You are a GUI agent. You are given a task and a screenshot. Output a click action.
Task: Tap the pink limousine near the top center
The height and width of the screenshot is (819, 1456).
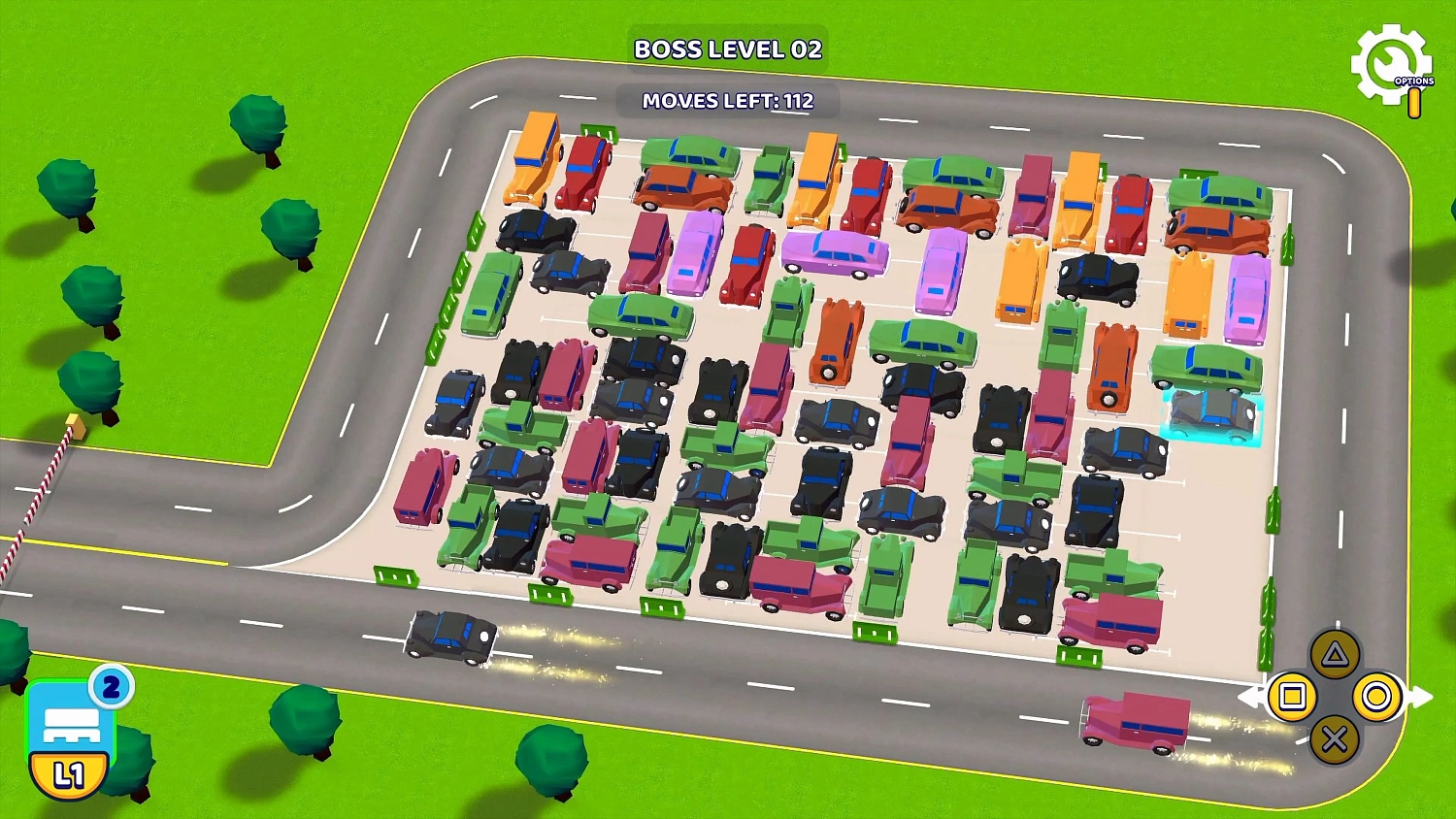[837, 254]
